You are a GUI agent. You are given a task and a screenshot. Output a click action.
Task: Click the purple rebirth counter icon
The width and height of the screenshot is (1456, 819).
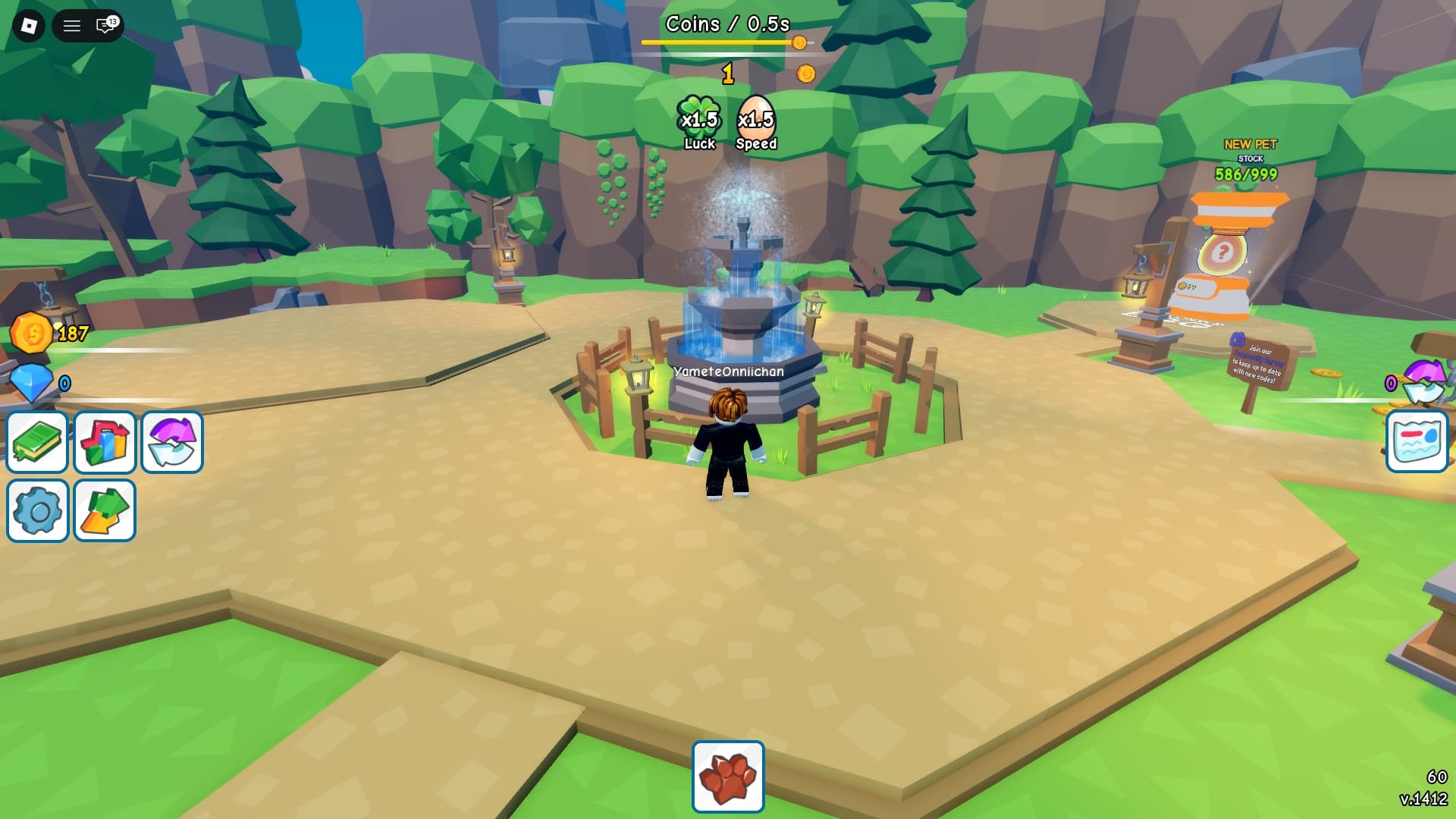click(1424, 381)
